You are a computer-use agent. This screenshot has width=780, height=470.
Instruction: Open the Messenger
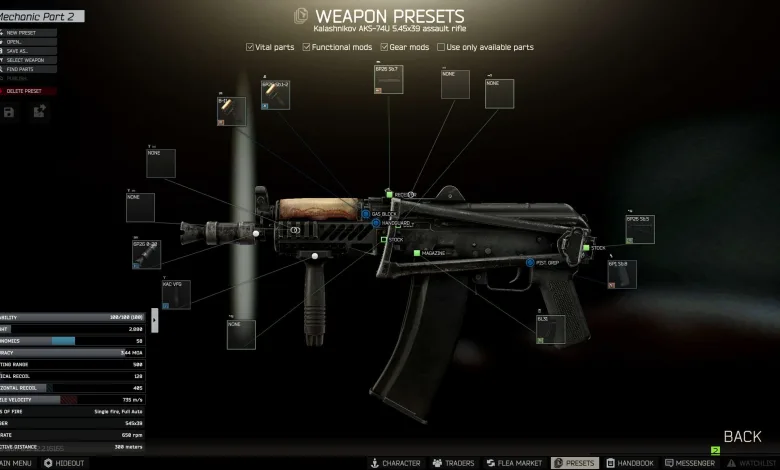point(689,463)
